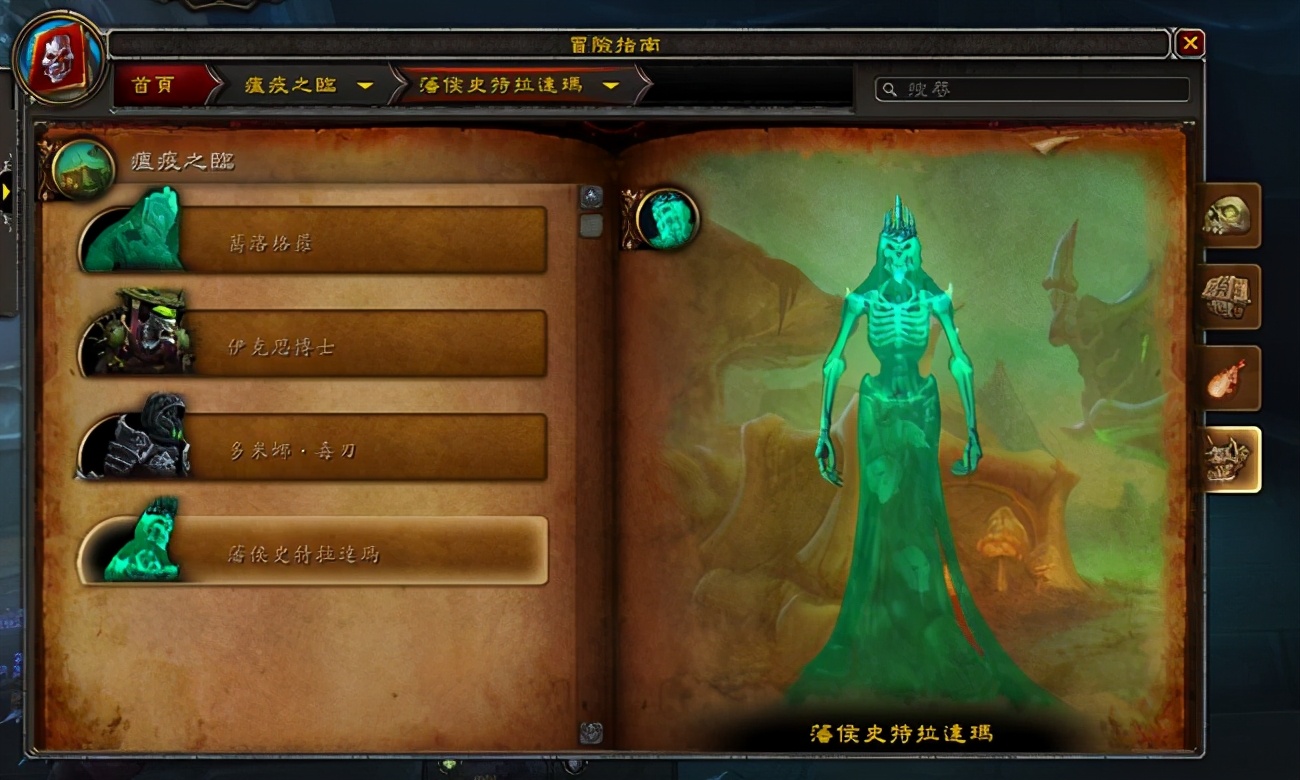Image resolution: width=1300 pixels, height=780 pixels.
Task: Click inside the search input field
Action: point(1030,89)
